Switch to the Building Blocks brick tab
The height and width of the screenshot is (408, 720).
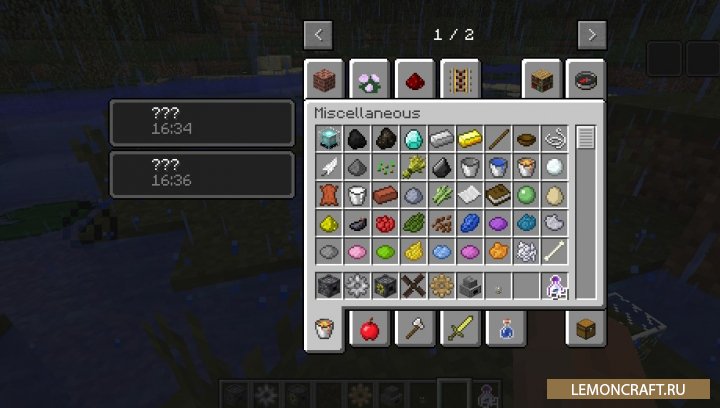pyautogui.click(x=327, y=78)
